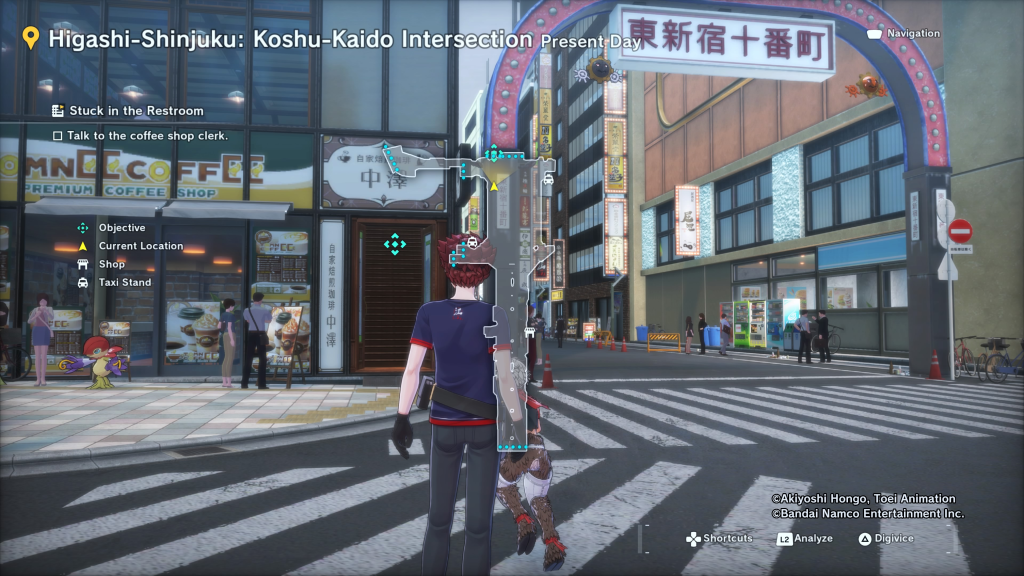Select the Current Location legend entry

(x=140, y=246)
